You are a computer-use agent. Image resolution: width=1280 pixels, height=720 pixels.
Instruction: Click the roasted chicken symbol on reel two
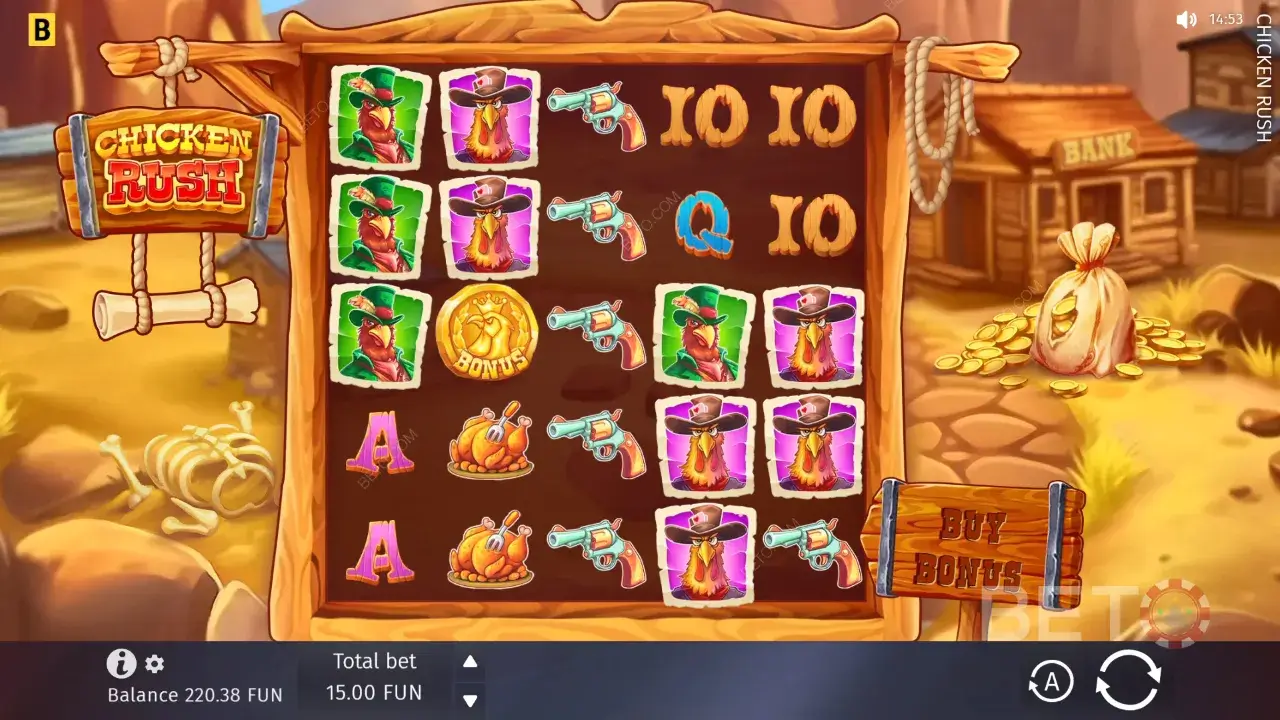487,444
